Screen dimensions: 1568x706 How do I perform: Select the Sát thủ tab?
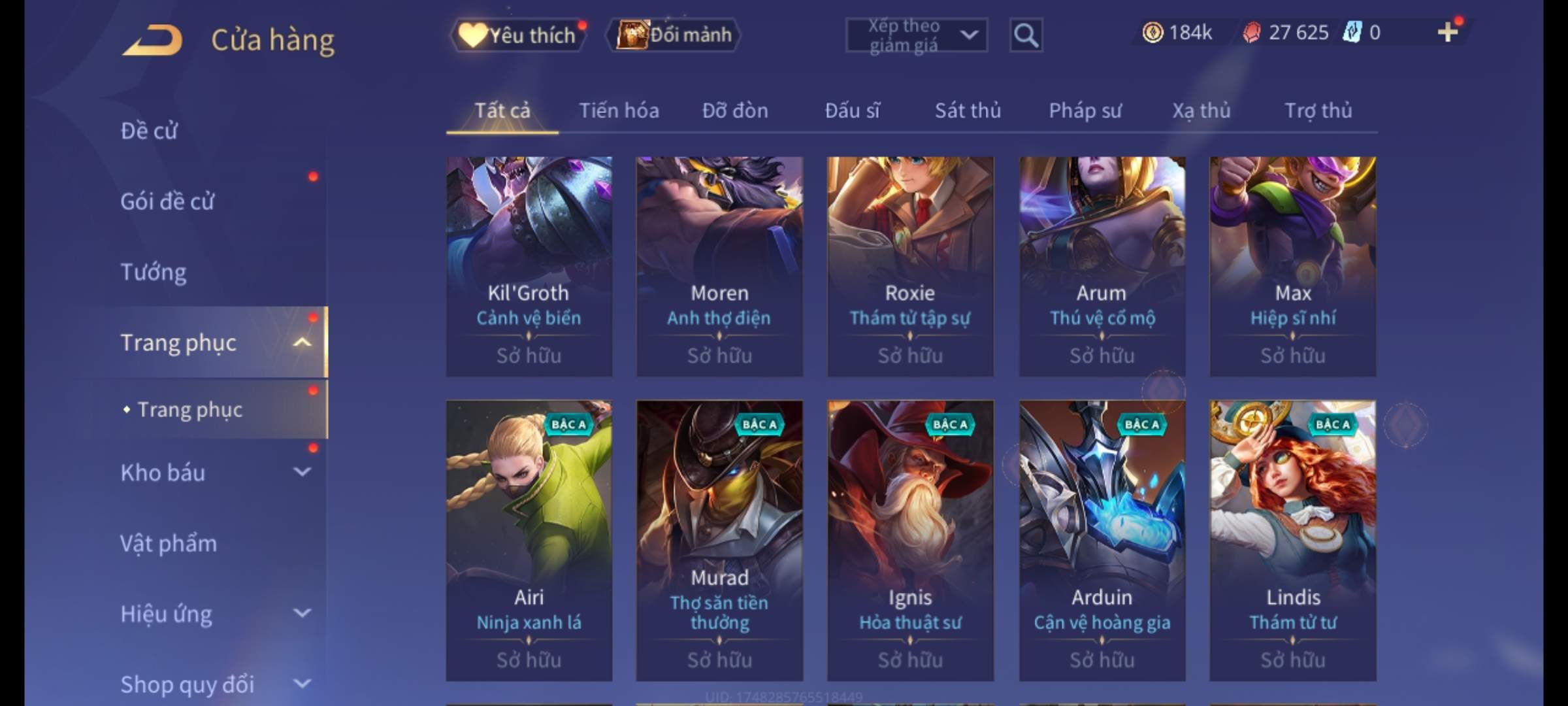coord(968,110)
